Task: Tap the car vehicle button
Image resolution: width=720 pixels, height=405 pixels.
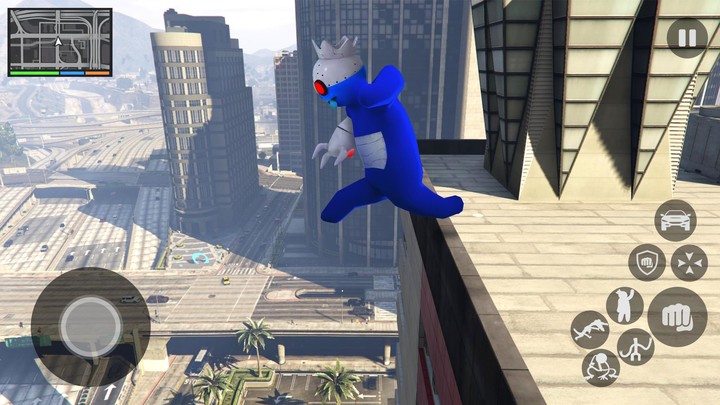Action: [675, 220]
